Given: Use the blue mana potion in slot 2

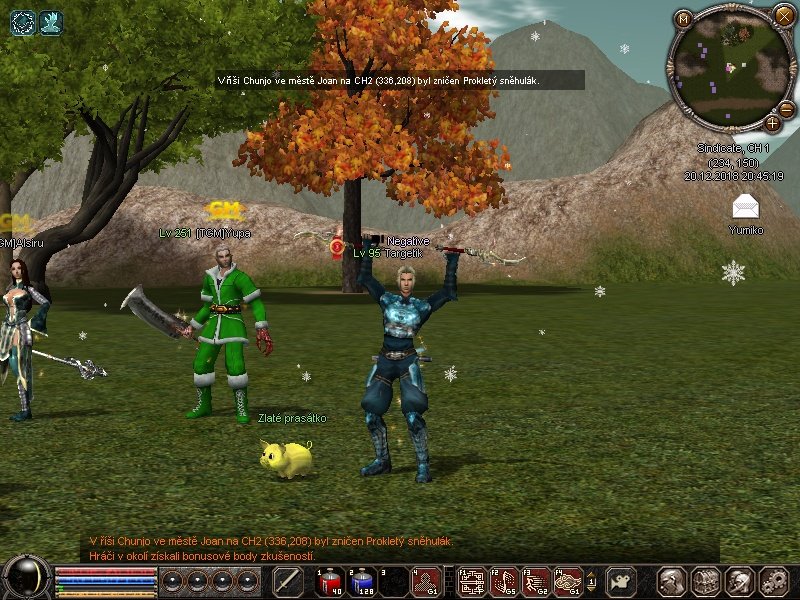Looking at the screenshot, I should pos(363,581).
